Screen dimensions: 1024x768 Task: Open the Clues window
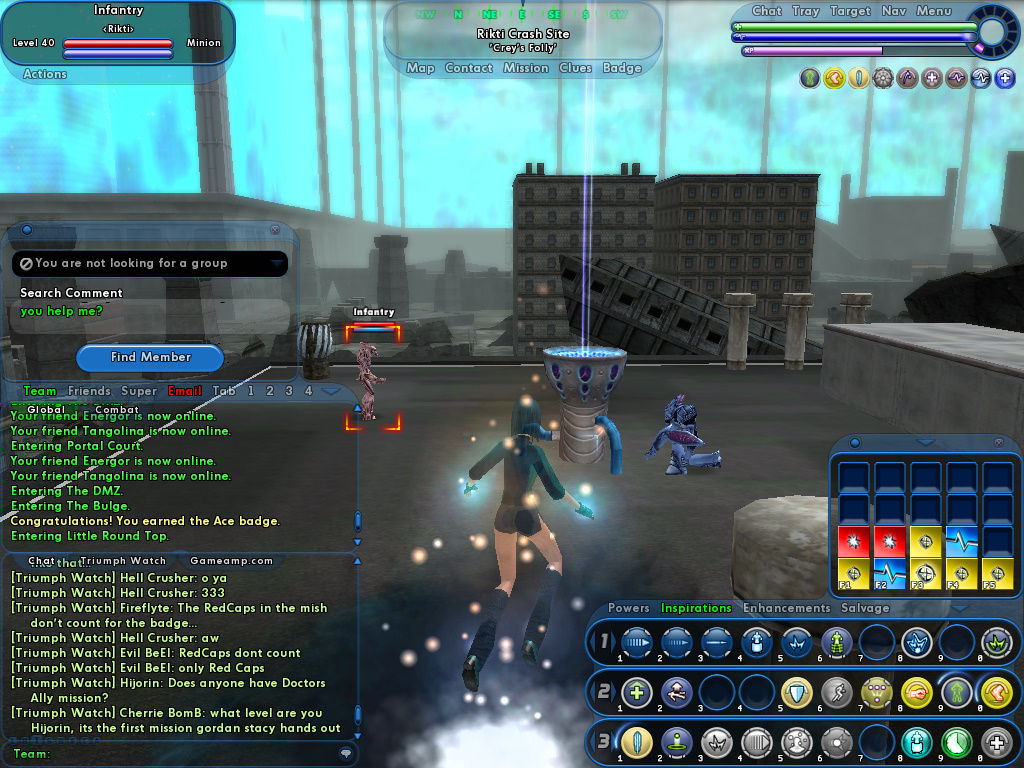pyautogui.click(x=575, y=68)
